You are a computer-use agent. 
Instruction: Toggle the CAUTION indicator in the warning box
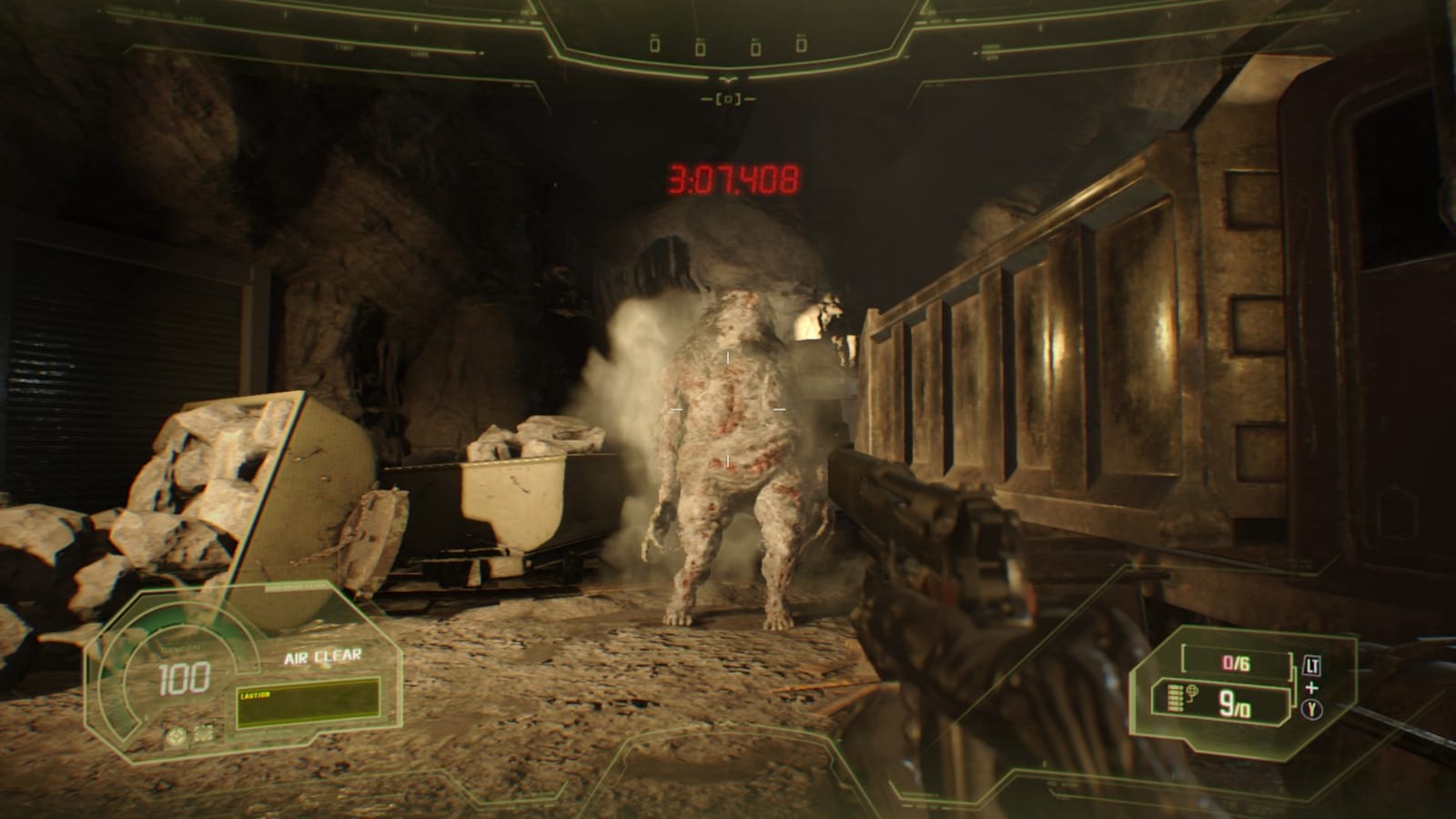tap(256, 694)
